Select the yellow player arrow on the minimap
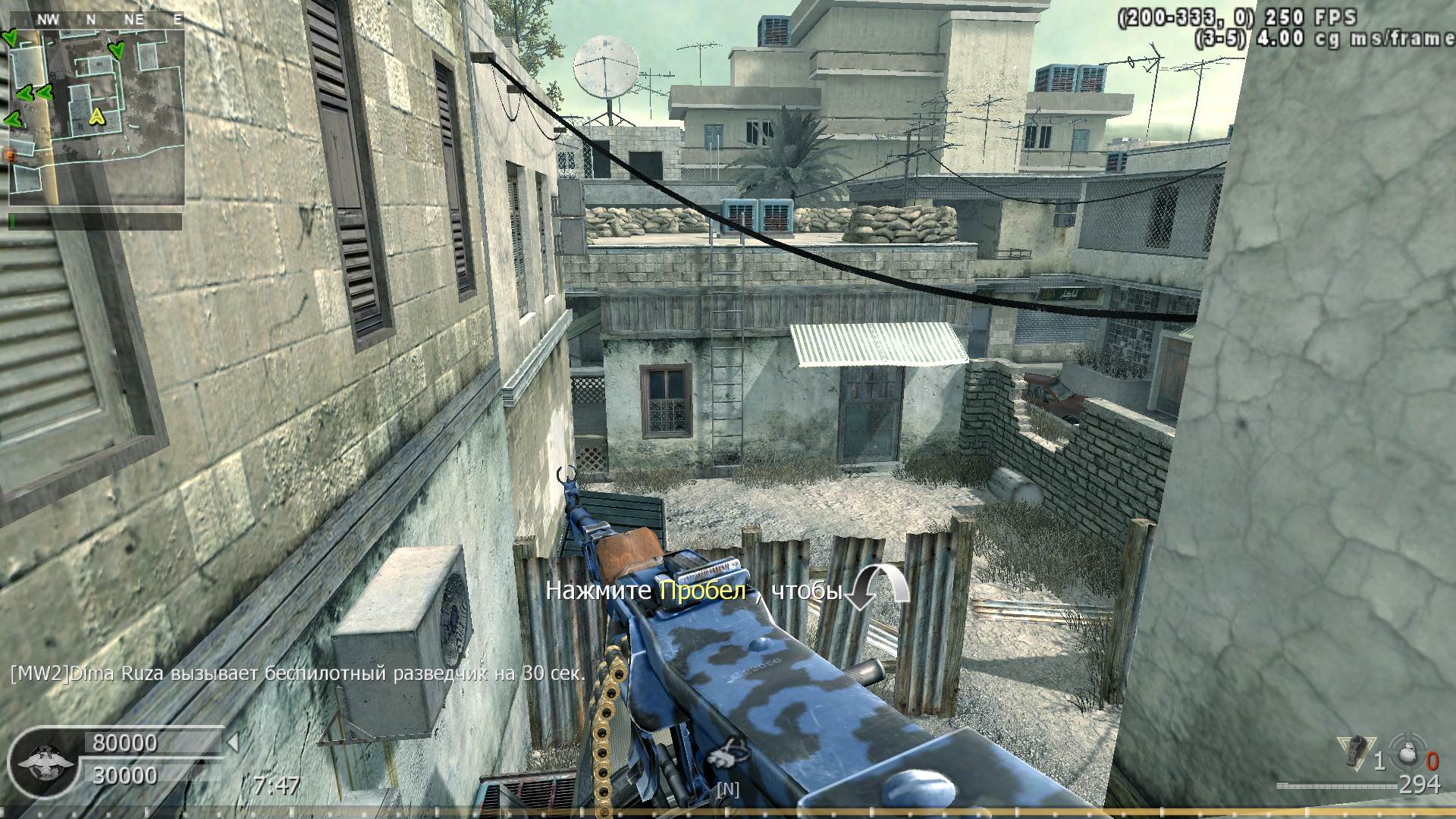 [96, 116]
